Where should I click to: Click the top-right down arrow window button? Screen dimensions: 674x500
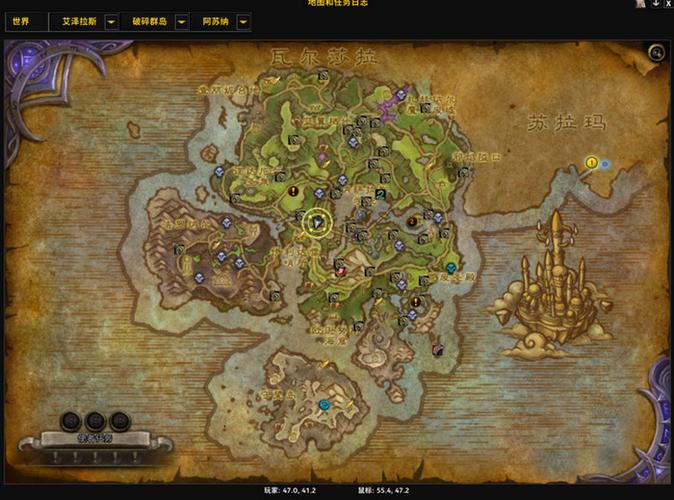point(655,4)
